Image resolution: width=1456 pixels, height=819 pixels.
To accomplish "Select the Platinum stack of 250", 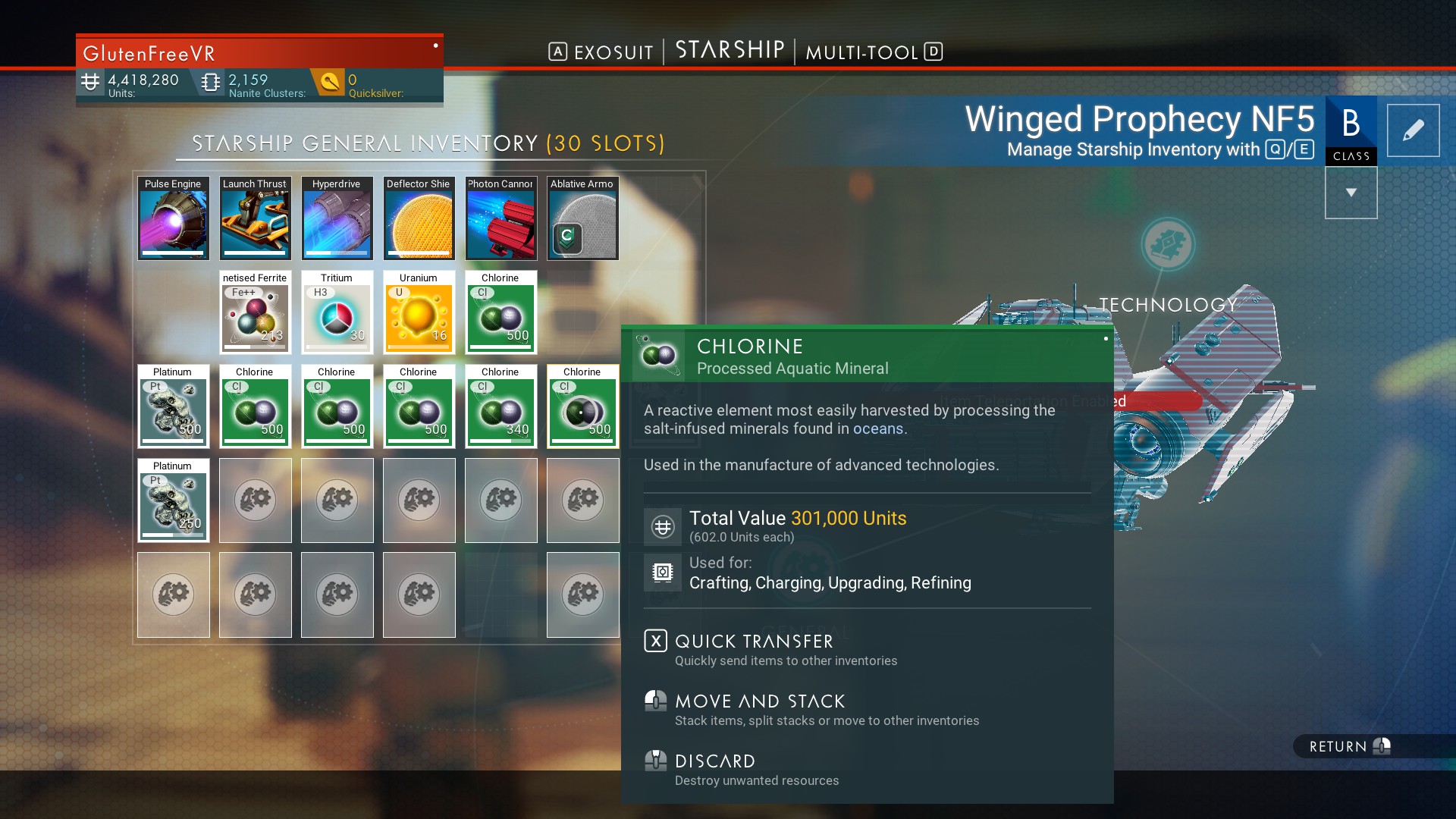I will coord(173,500).
